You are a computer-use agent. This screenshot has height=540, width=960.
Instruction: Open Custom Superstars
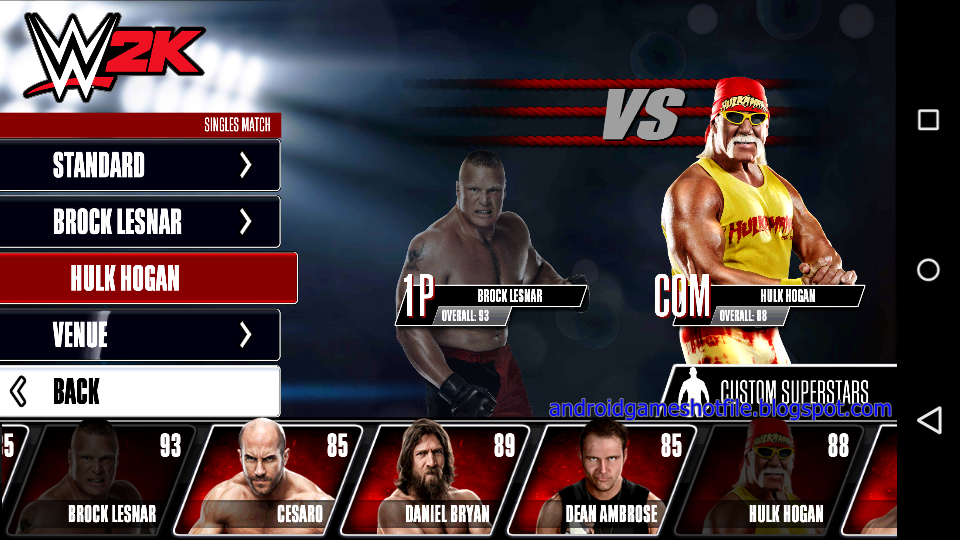click(x=782, y=389)
